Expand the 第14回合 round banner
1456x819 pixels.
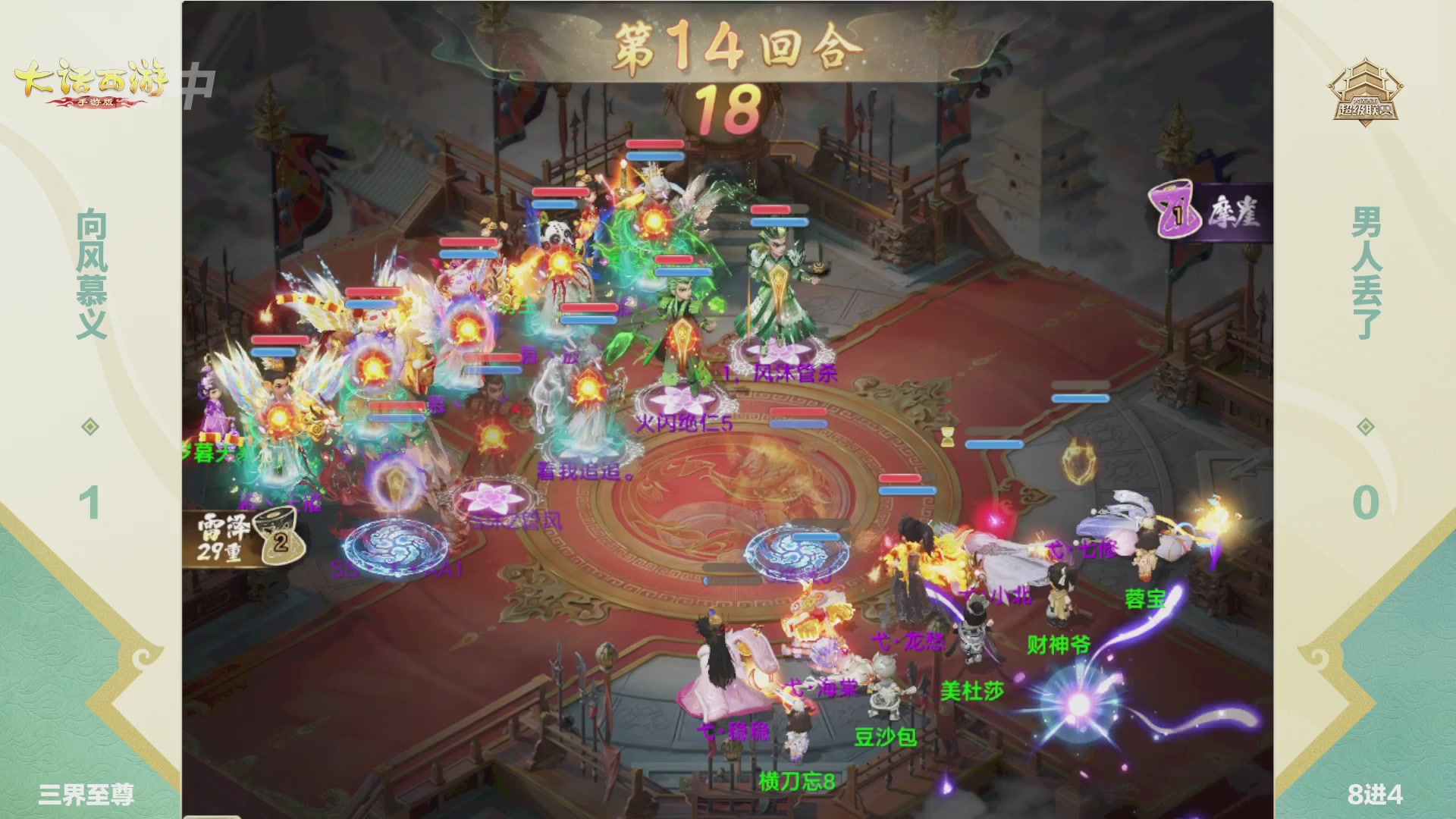tap(726, 45)
